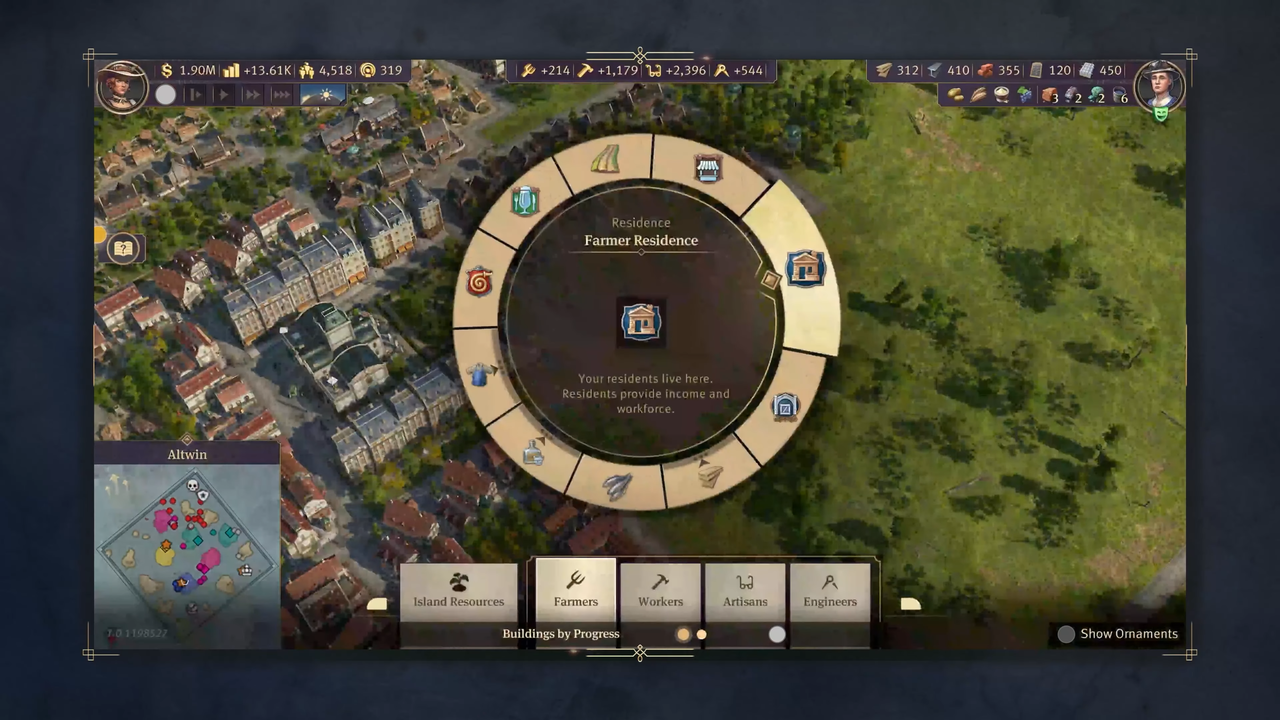Set game speed to fastest triple arrows

(x=282, y=95)
